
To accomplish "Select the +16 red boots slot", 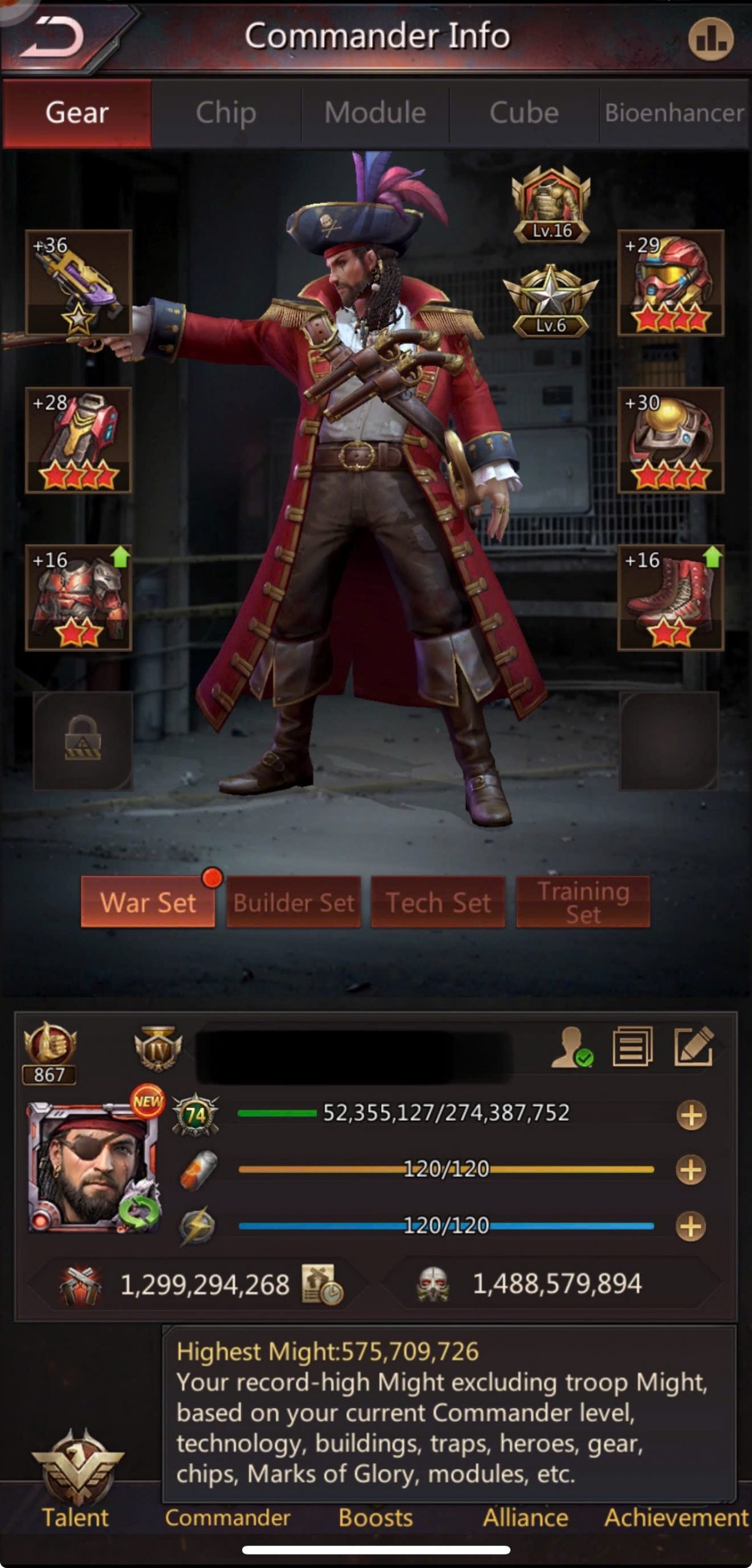I will pyautogui.click(x=670, y=597).
